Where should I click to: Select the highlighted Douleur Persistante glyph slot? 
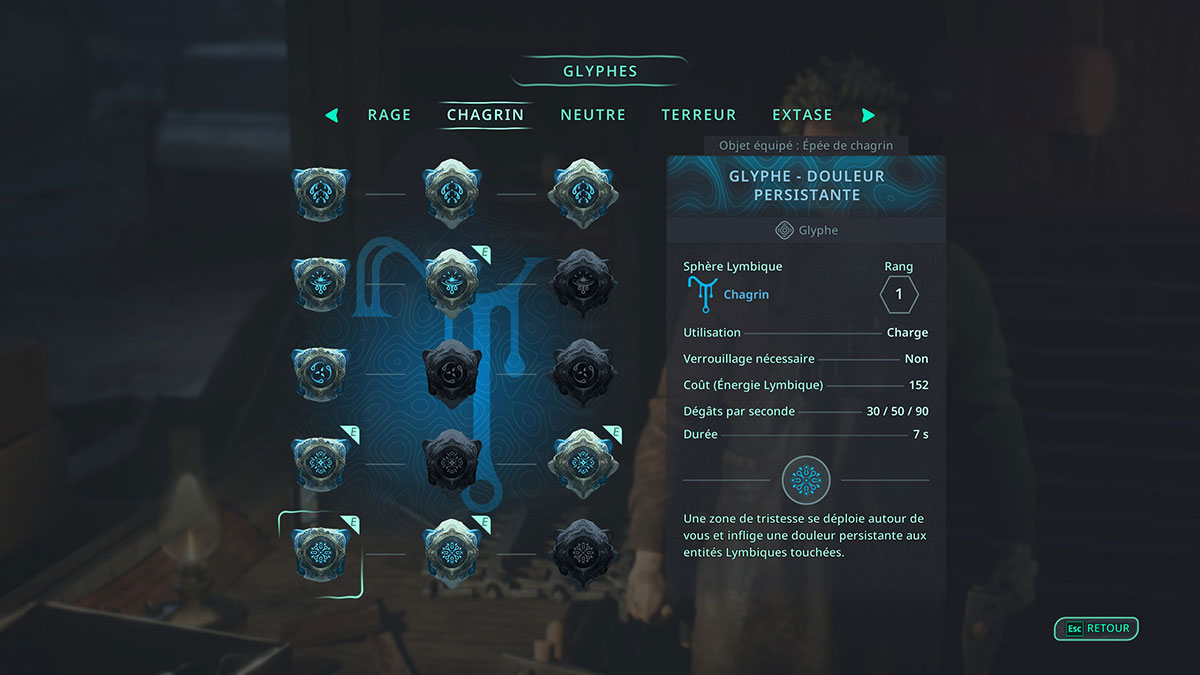click(320, 553)
